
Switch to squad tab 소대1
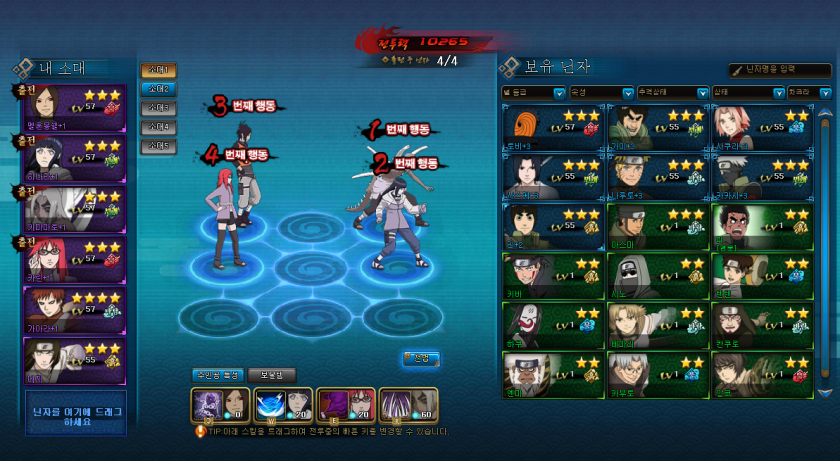[x=158, y=70]
